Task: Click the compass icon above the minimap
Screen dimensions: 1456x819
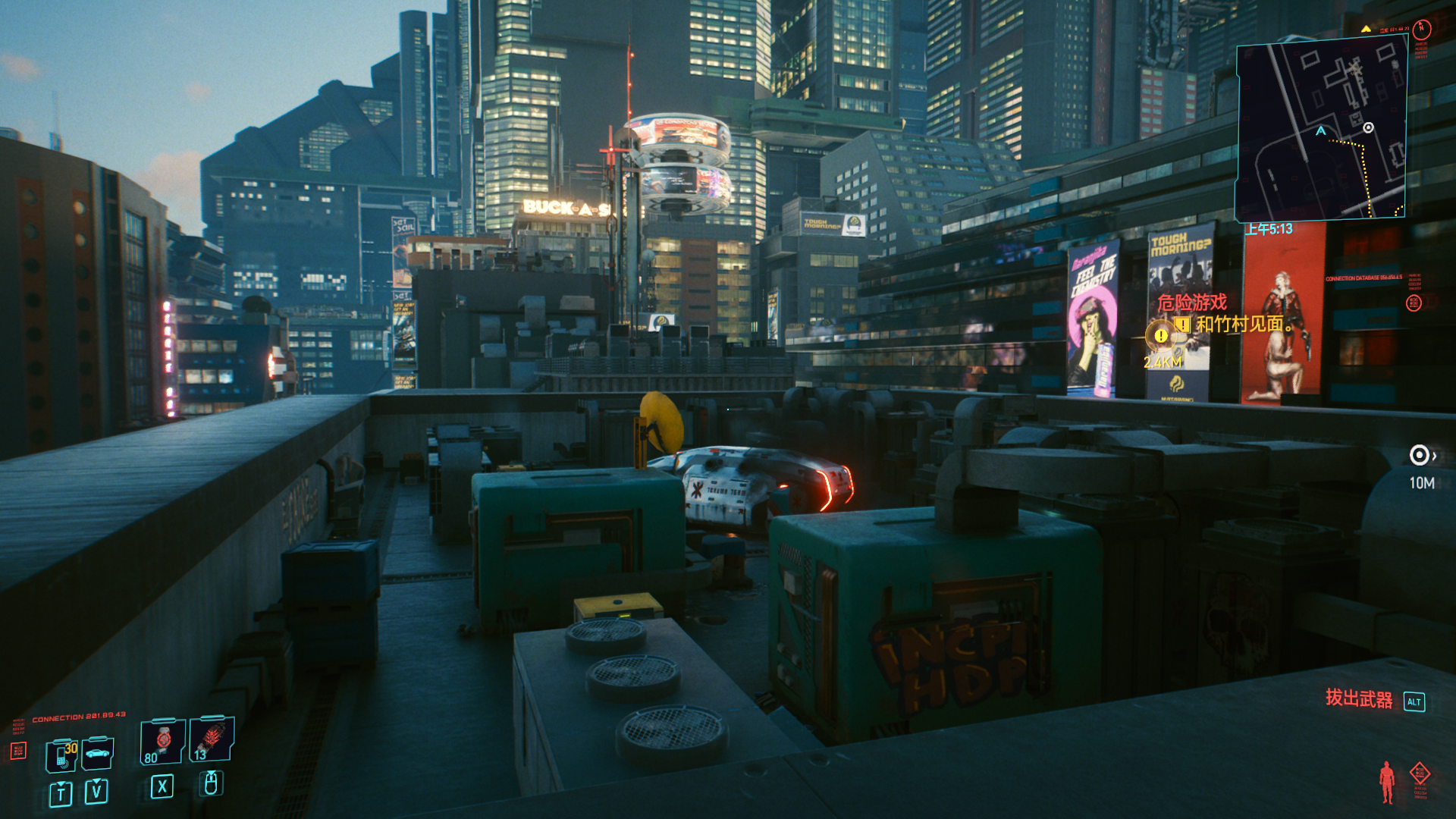Action: tap(1421, 30)
